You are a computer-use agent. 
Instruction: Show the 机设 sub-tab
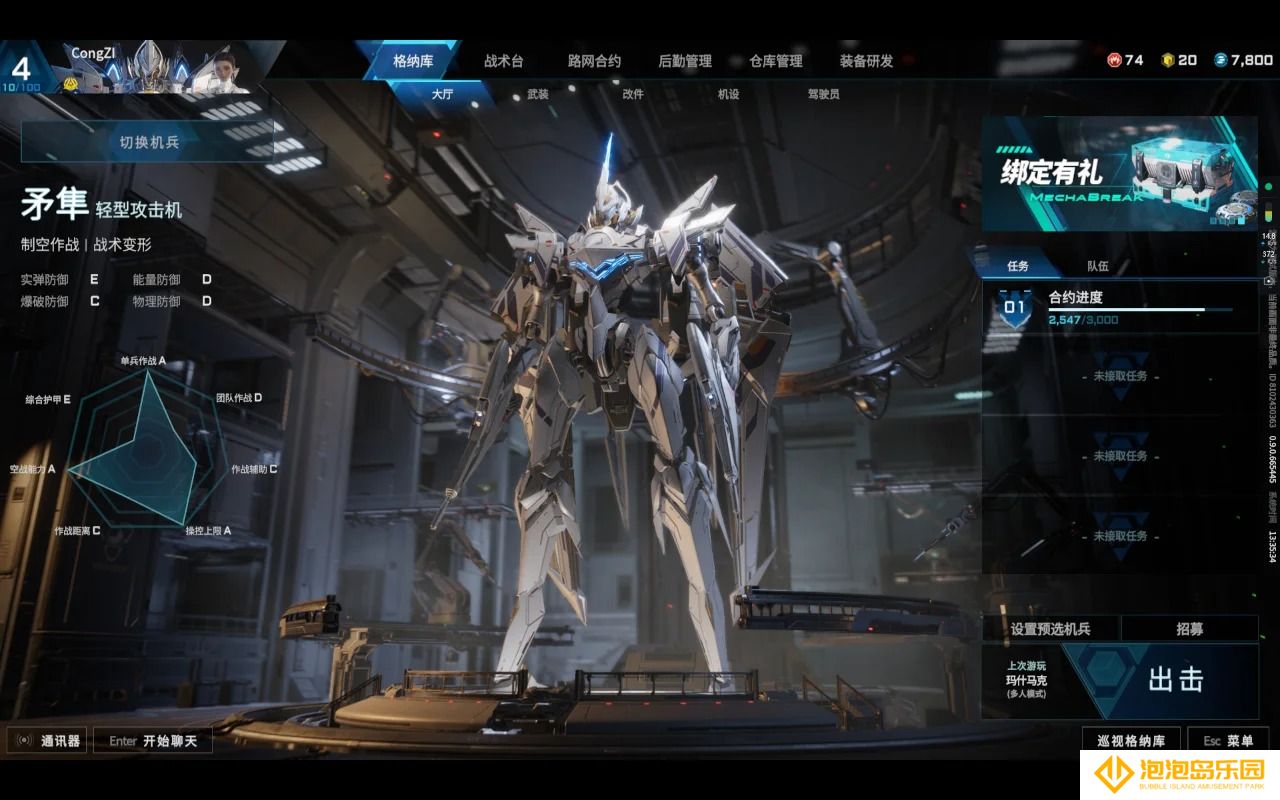point(728,94)
